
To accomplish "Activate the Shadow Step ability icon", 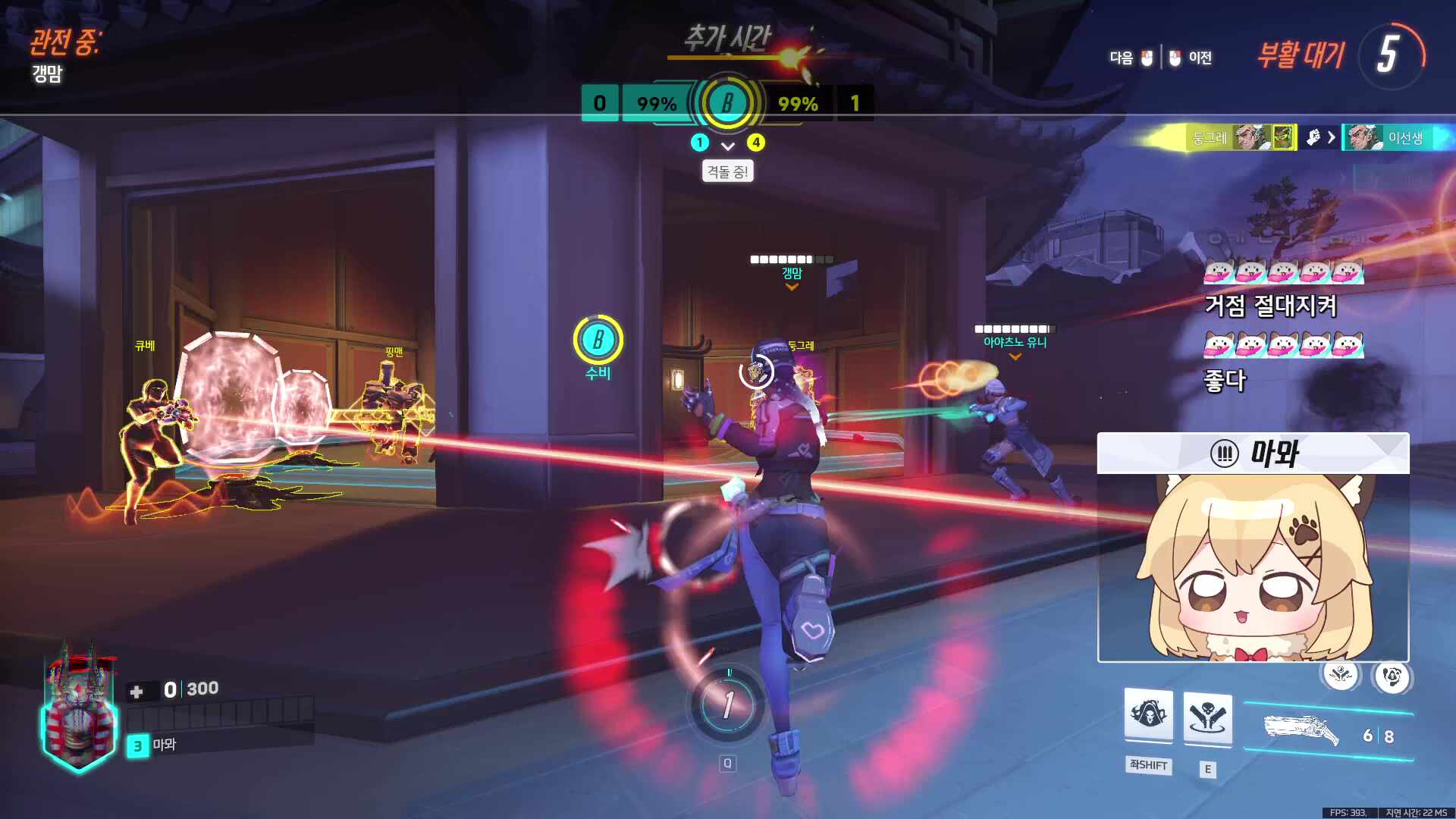I will pyautogui.click(x=1207, y=718).
